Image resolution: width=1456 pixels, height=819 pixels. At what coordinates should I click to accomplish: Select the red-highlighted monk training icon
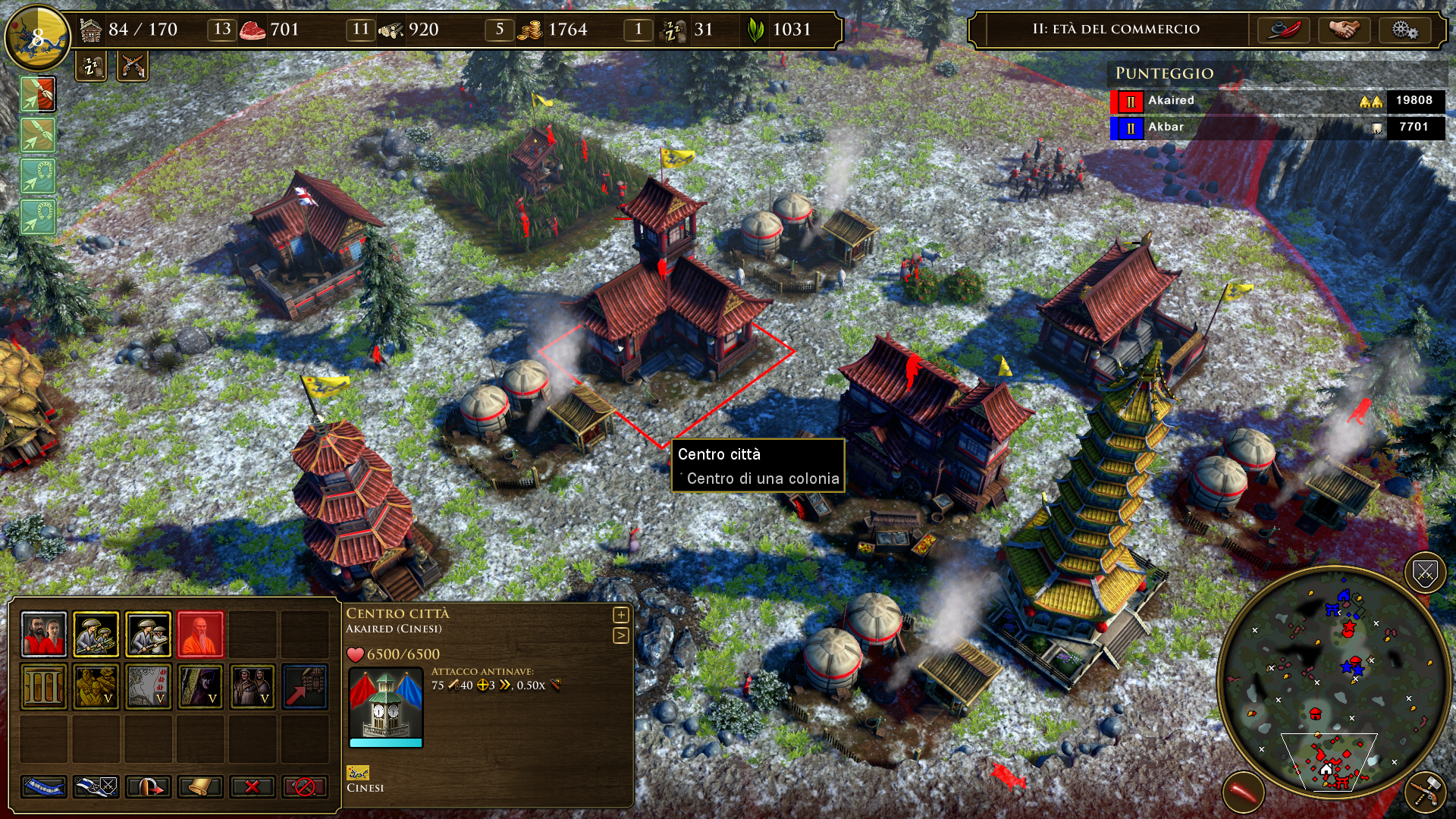[x=200, y=634]
